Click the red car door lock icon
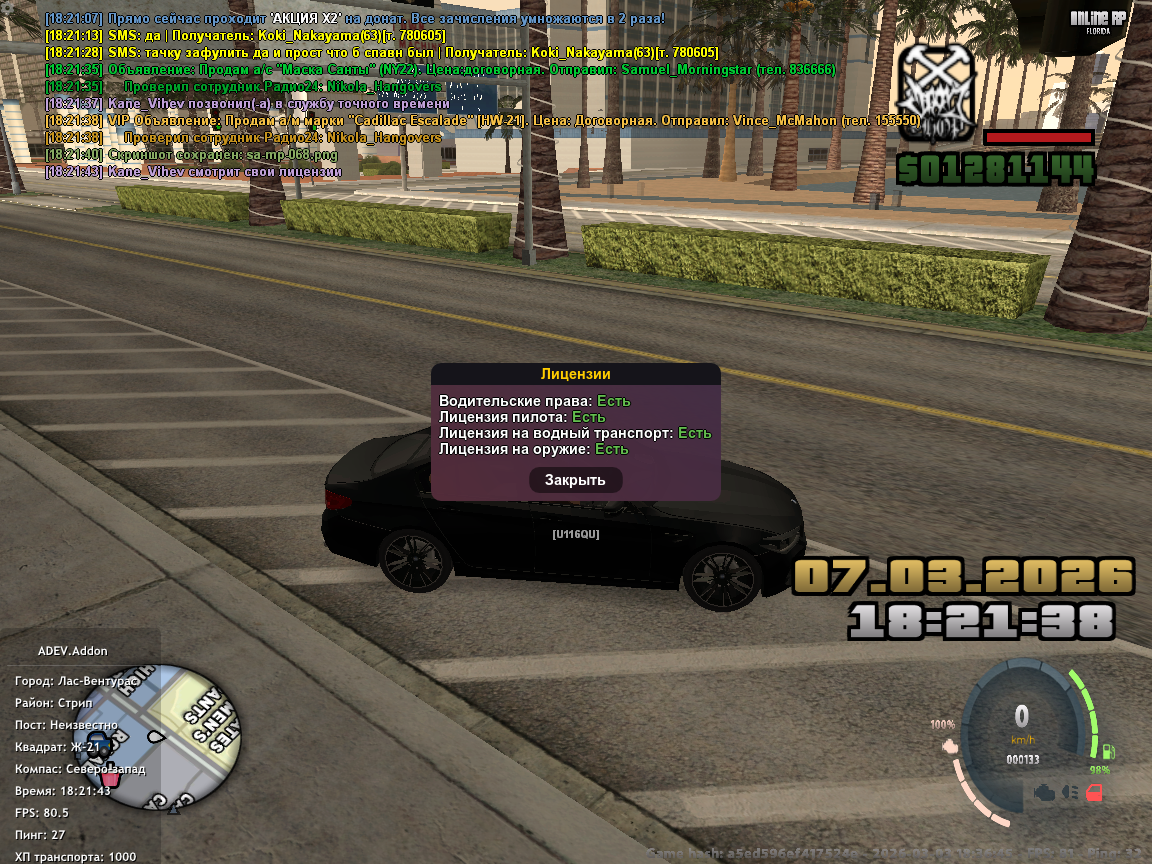 [1095, 793]
